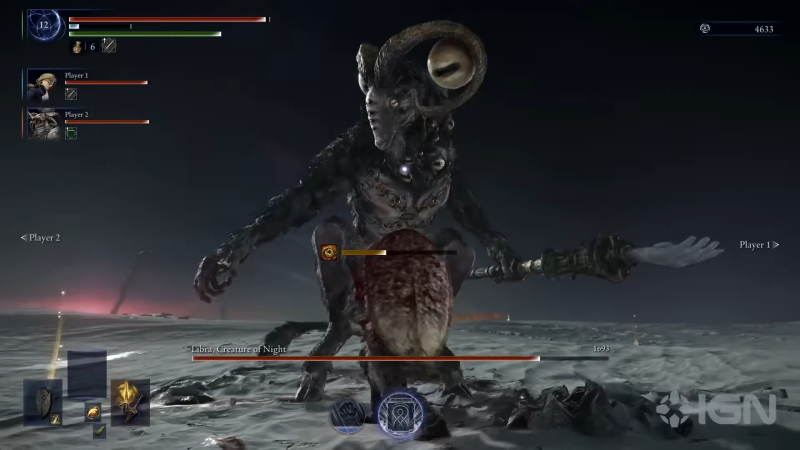Click the empty blue spell slot
800x450 pixels.
point(86,375)
